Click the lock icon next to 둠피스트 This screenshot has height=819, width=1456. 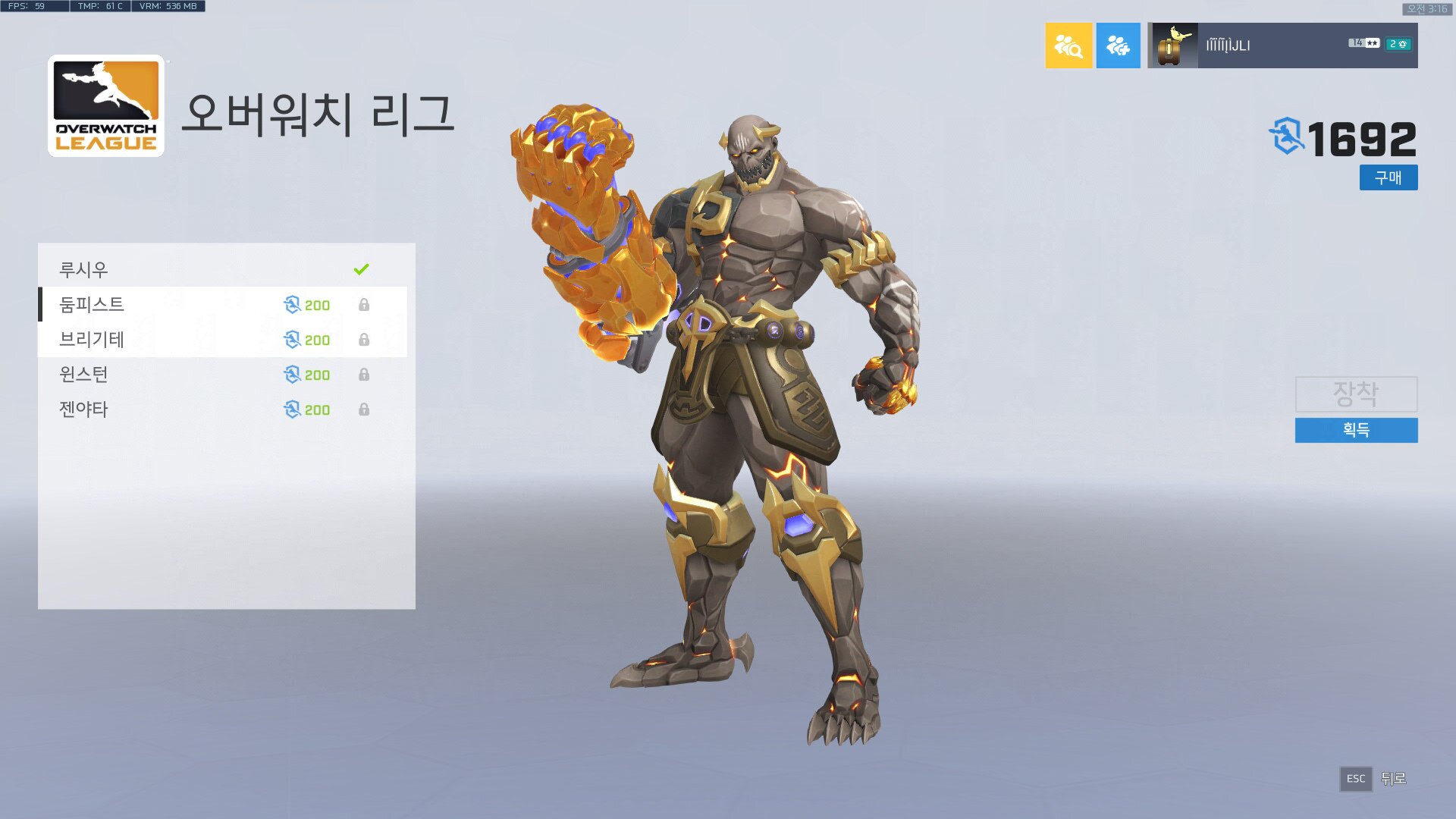(365, 305)
